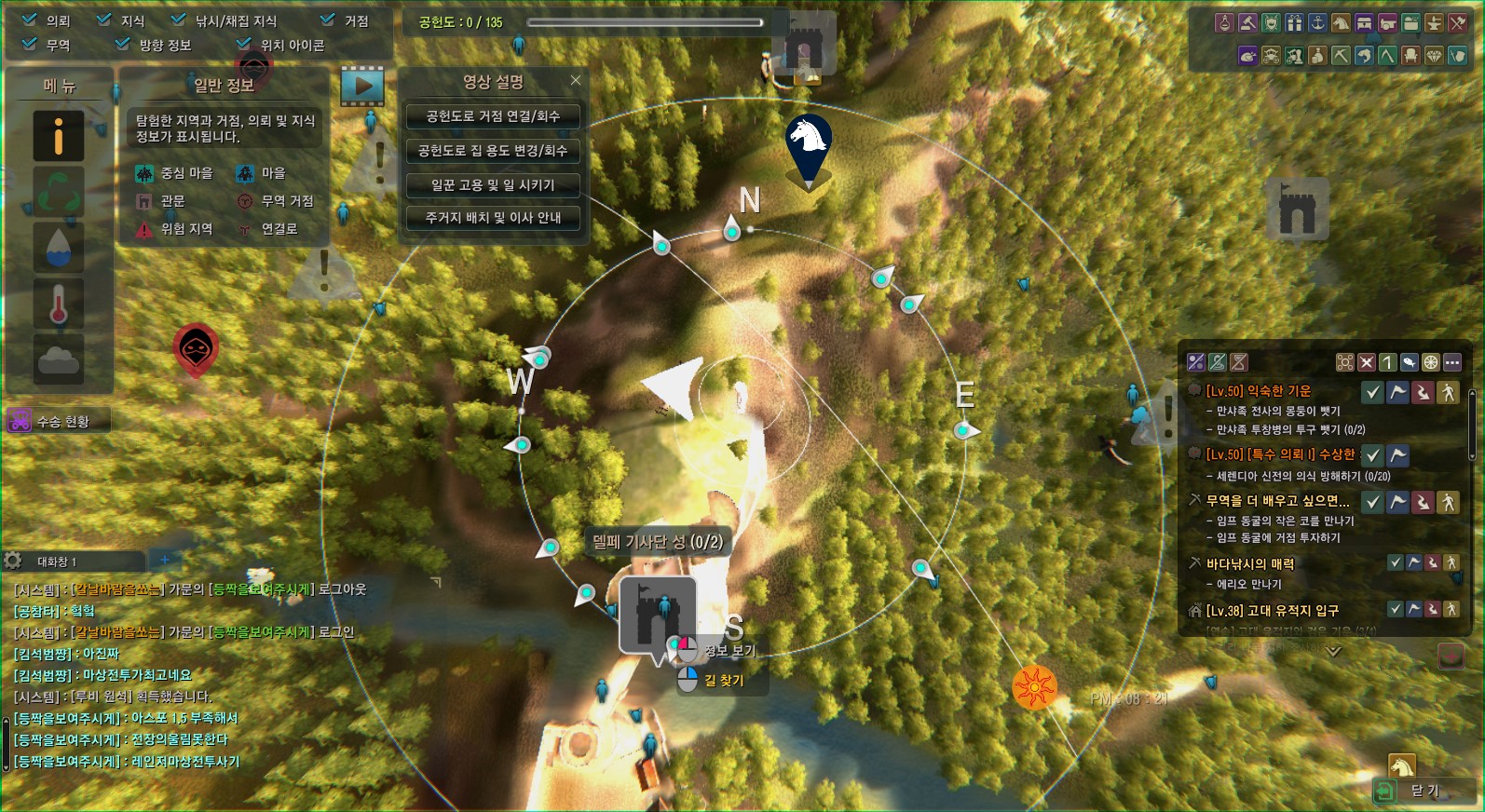The height and width of the screenshot is (812, 1485).
Task: Open the 수송 현황 transport status
Action: (x=58, y=421)
